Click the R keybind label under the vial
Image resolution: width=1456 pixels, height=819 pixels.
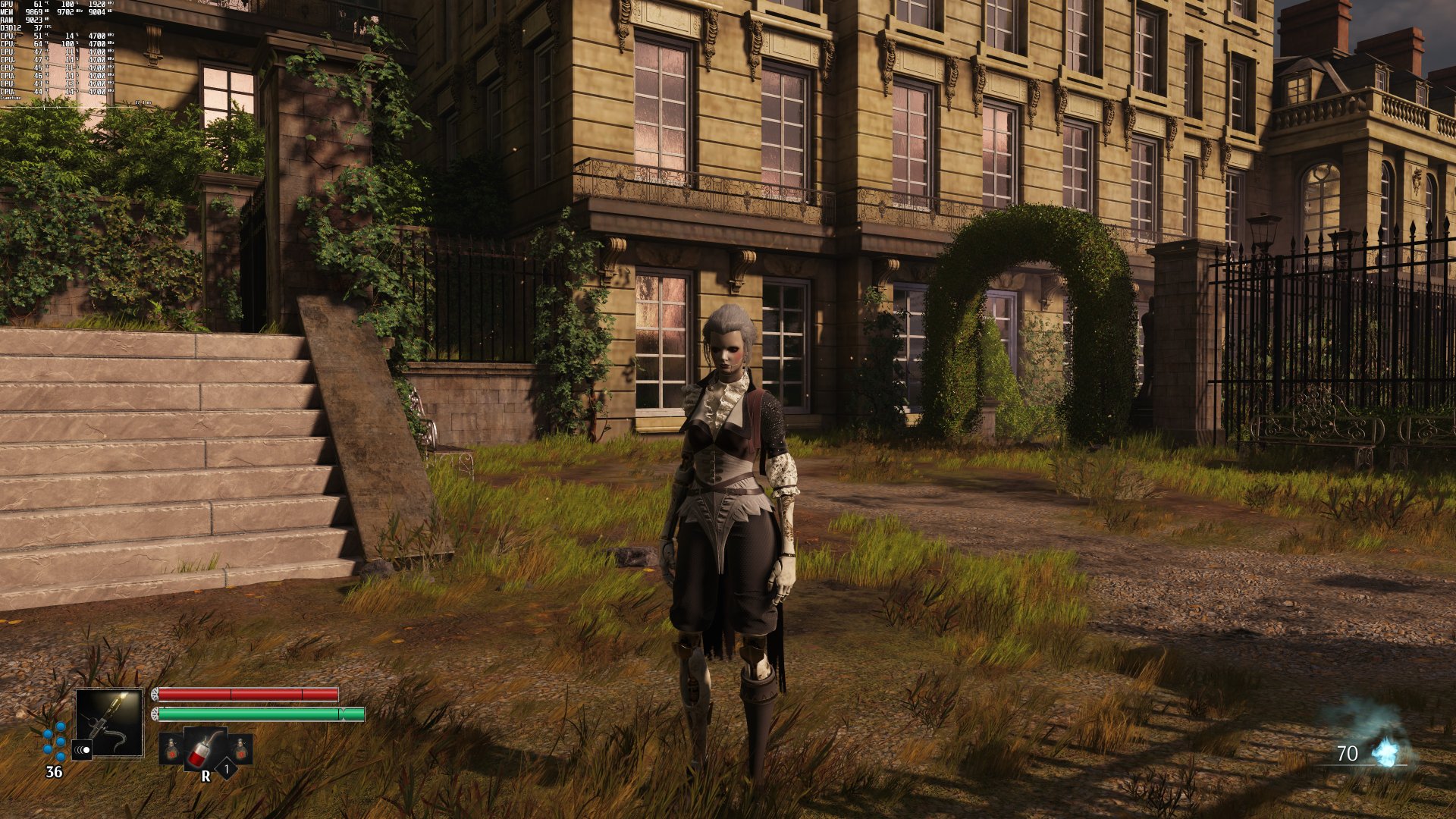point(206,776)
